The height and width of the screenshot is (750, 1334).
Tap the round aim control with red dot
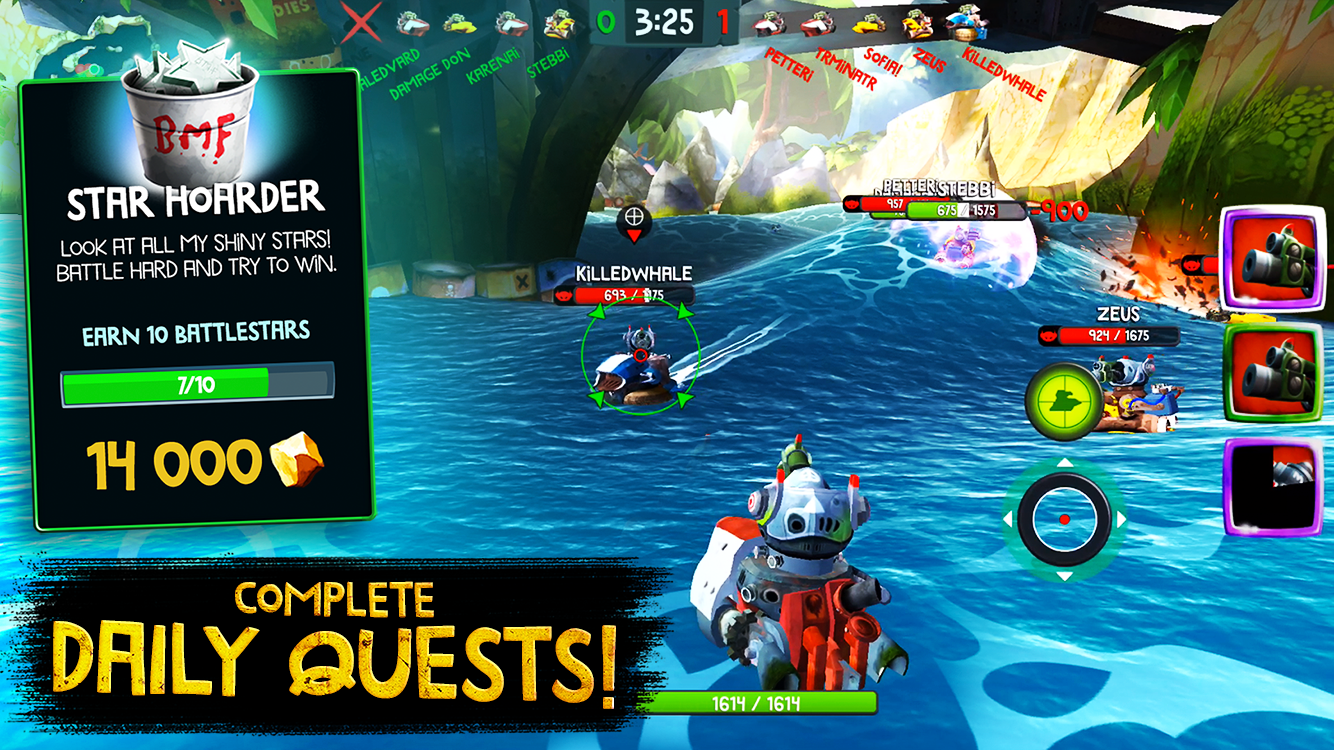point(1064,519)
